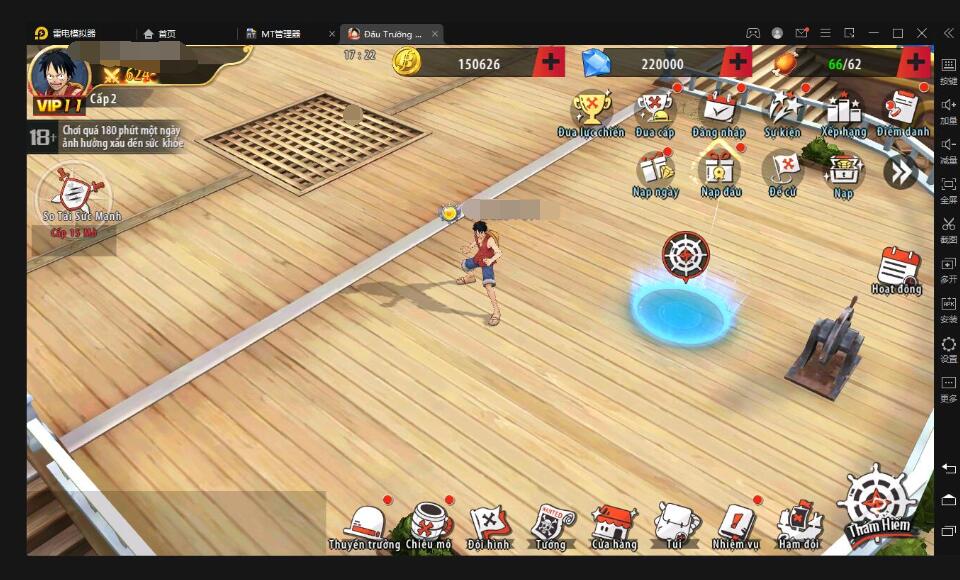Image resolution: width=960 pixels, height=580 pixels.
Task: Open the Nhiệm vụ quest book
Action: pos(736,522)
